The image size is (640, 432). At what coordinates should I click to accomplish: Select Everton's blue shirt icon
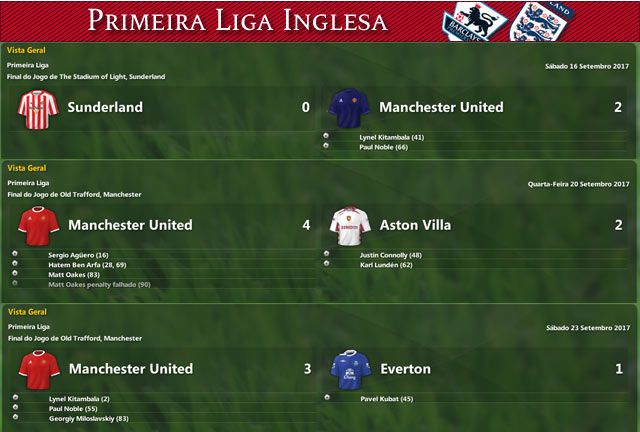(350, 370)
